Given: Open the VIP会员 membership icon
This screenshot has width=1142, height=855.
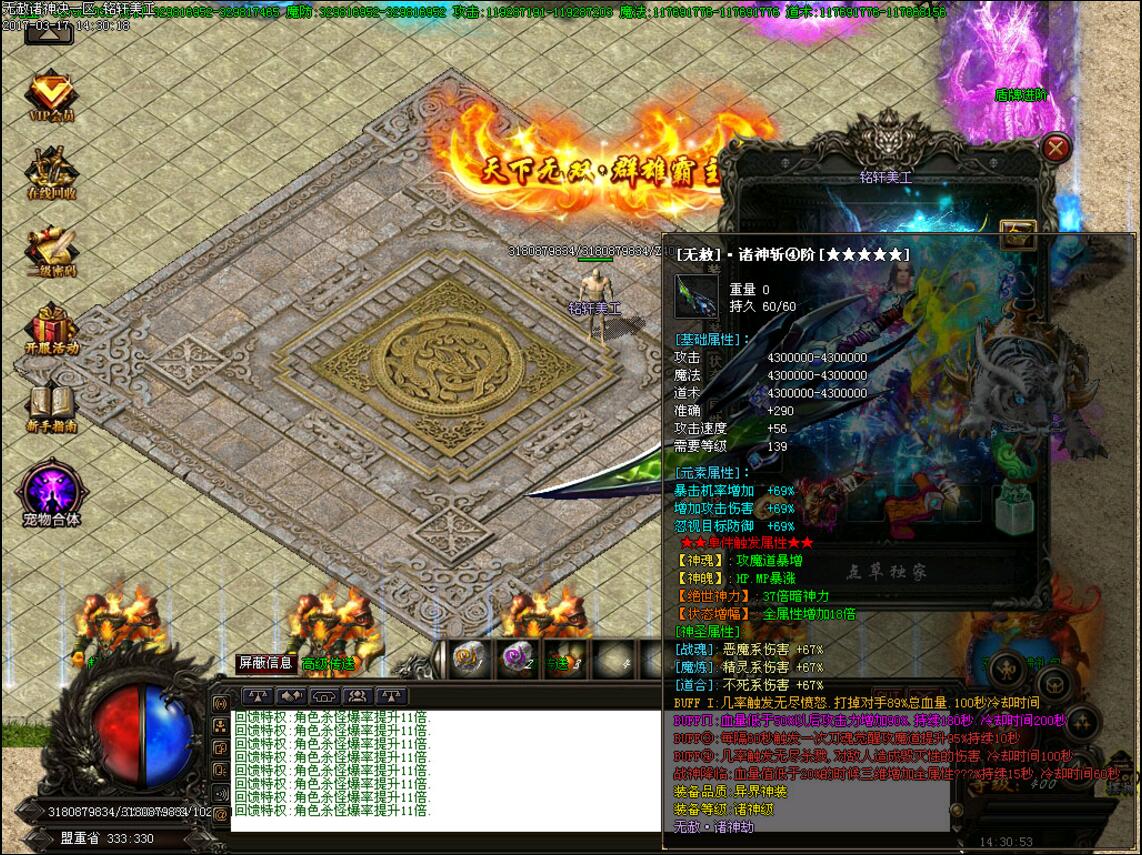Looking at the screenshot, I should coord(52,94).
